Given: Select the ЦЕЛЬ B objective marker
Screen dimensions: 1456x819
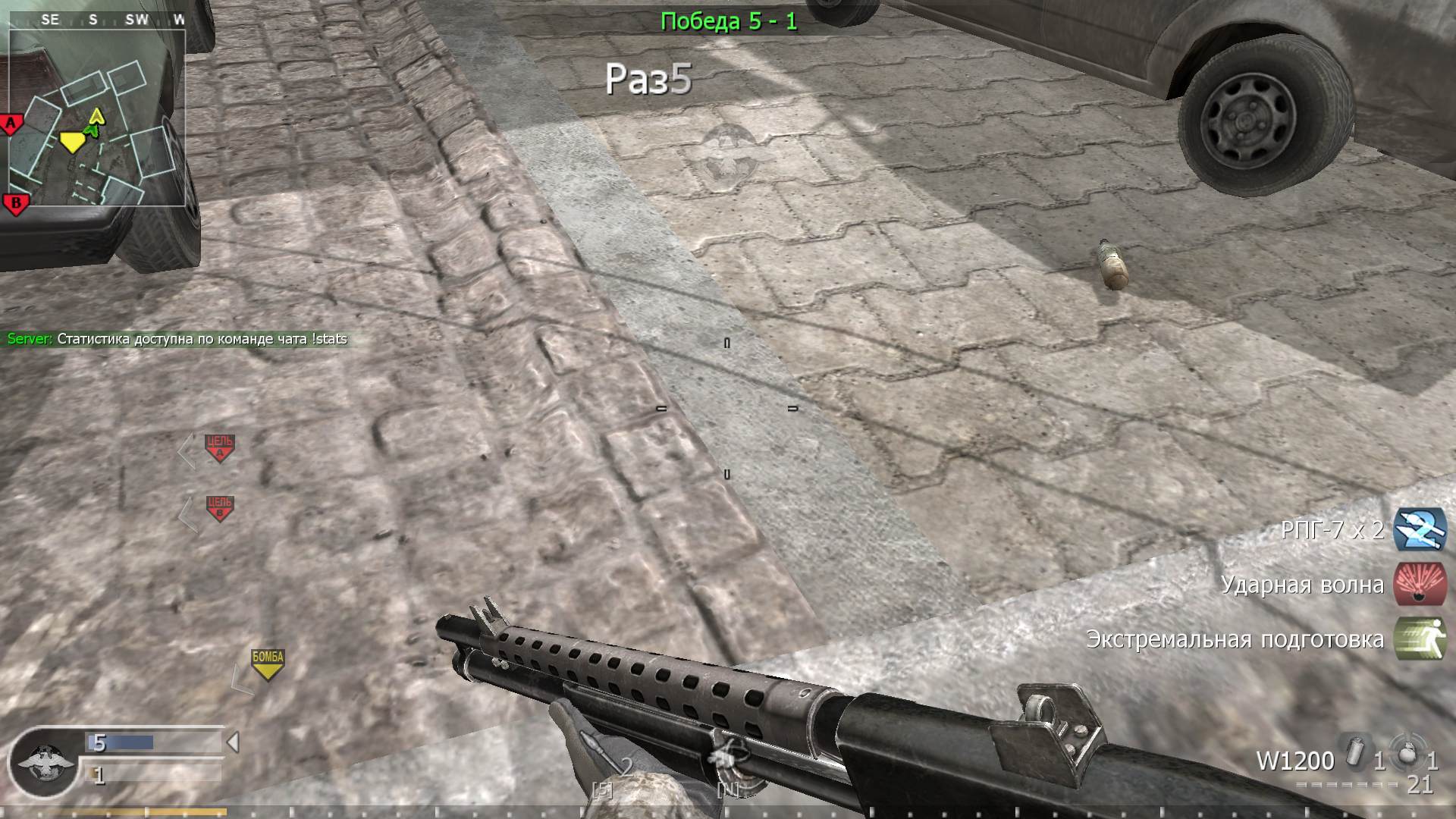Looking at the screenshot, I should 218,507.
